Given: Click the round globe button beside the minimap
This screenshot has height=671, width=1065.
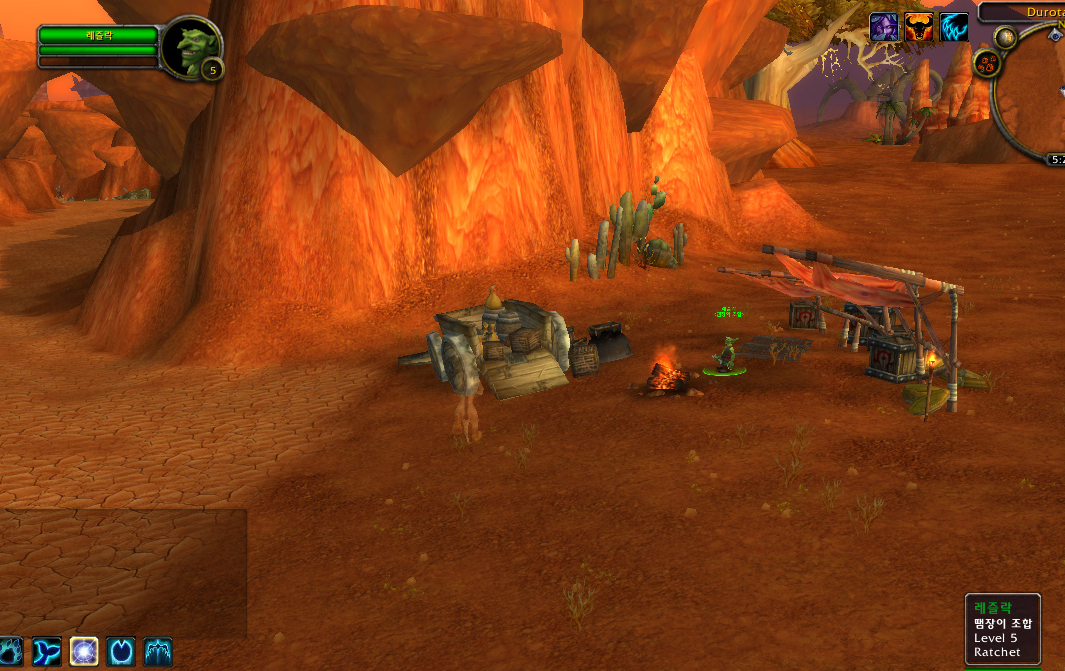Looking at the screenshot, I should tap(1007, 38).
